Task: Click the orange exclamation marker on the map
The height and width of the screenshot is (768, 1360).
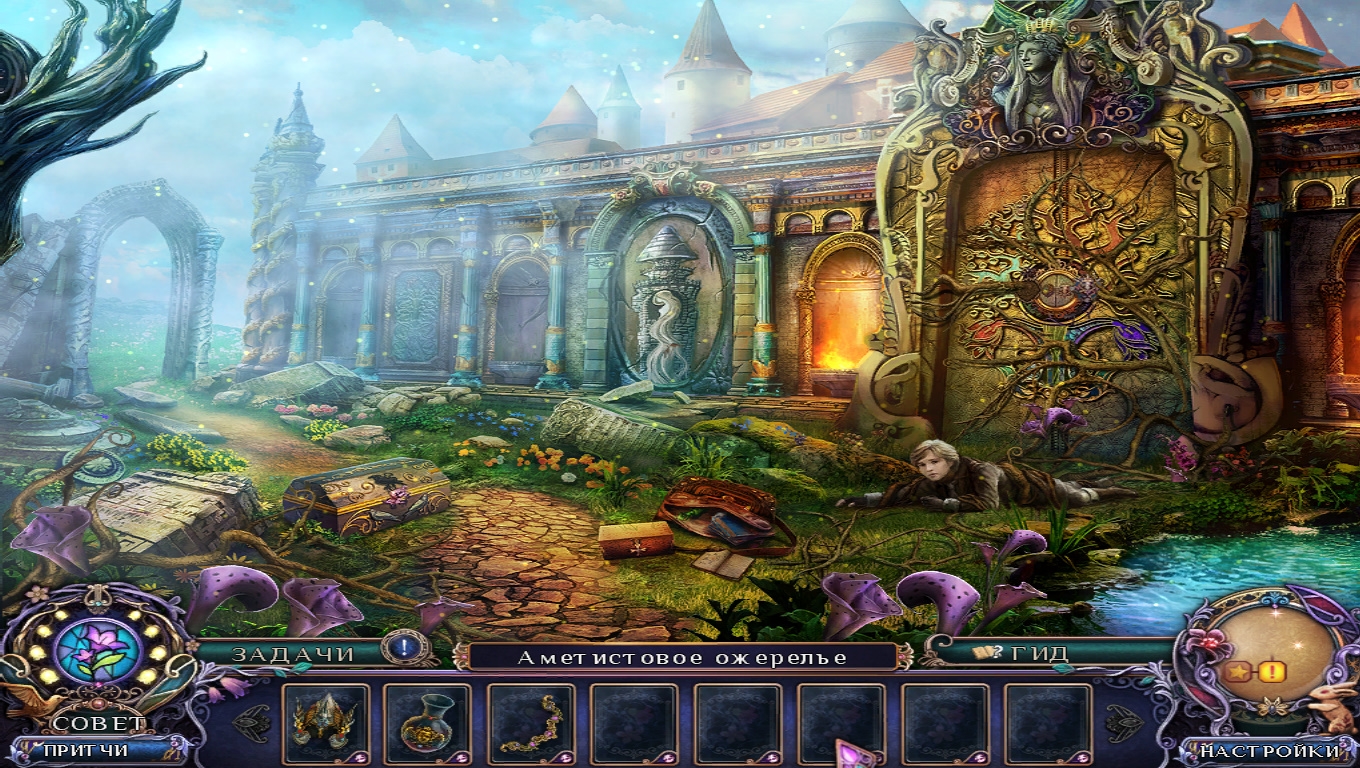Action: pos(1274,673)
